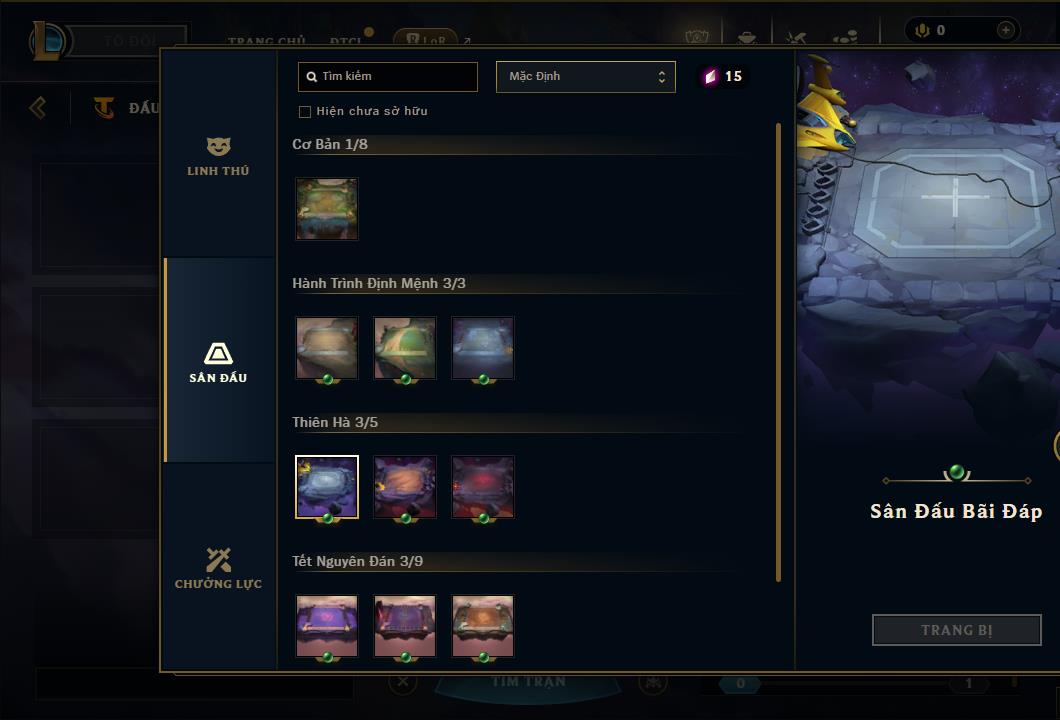Image resolution: width=1060 pixels, height=720 pixels.
Task: Toggle the Hiện chưa sở hữu checkbox
Action: tap(305, 112)
